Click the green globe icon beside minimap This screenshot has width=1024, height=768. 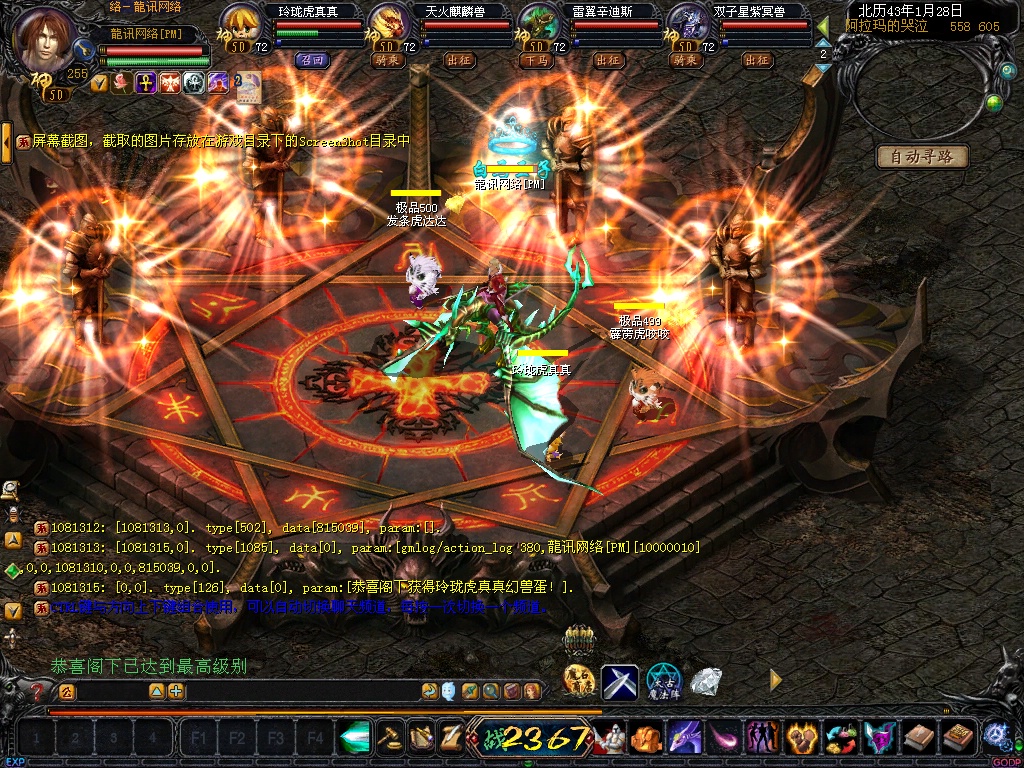tap(993, 102)
